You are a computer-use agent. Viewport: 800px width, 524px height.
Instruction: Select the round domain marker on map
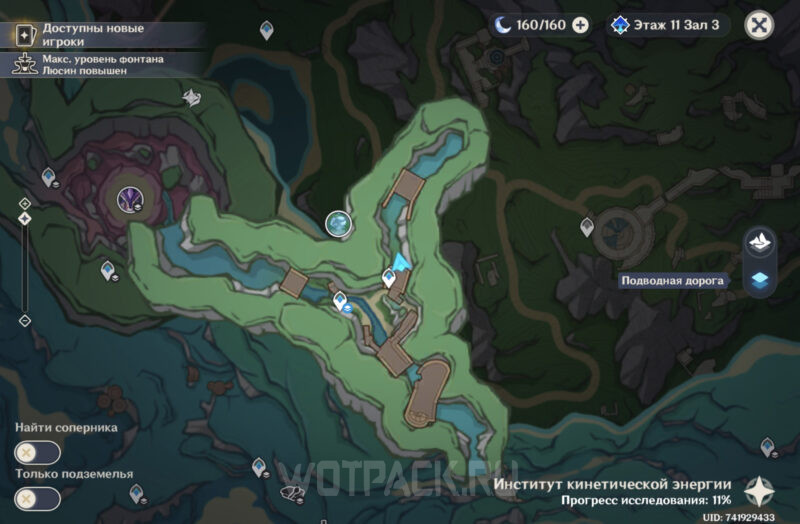pos(339,224)
